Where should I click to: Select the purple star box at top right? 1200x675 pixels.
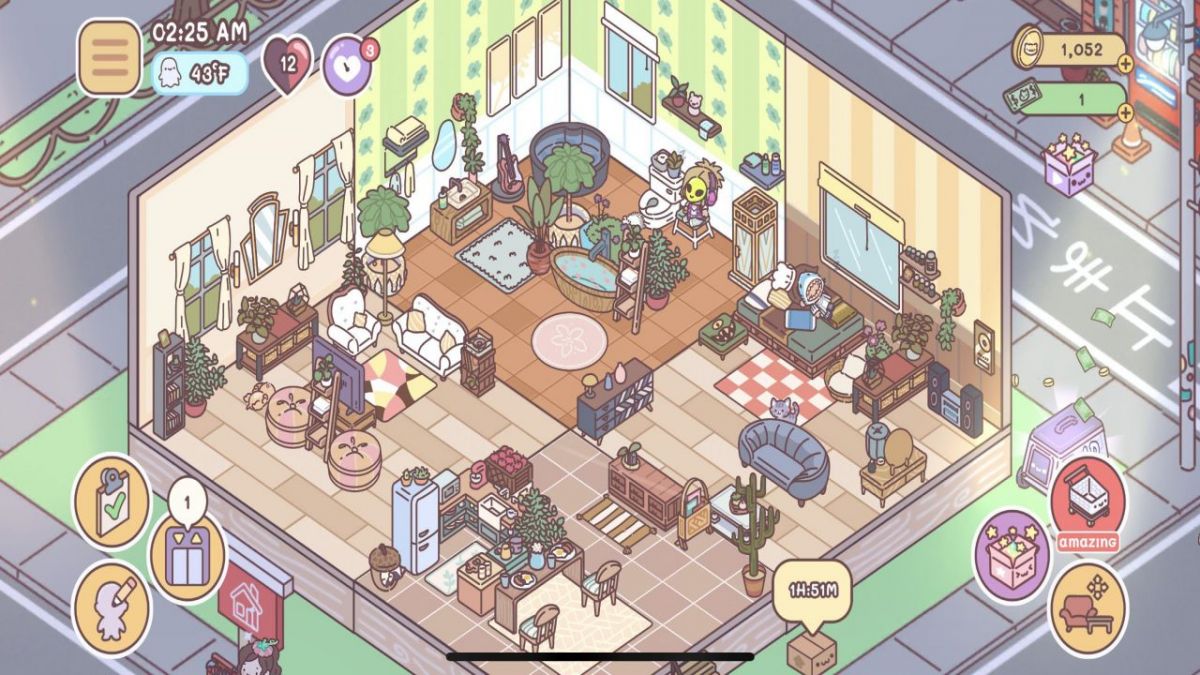click(1071, 163)
